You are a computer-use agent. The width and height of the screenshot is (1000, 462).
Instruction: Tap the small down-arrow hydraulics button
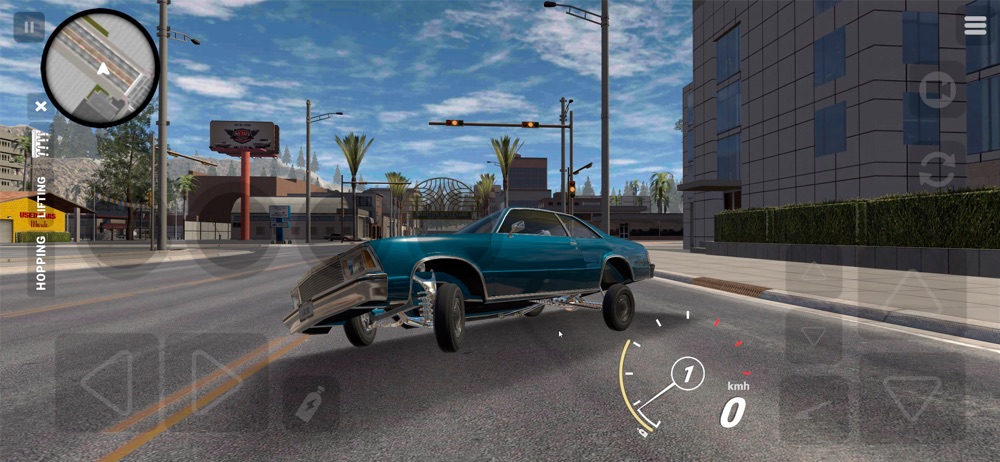click(x=812, y=336)
